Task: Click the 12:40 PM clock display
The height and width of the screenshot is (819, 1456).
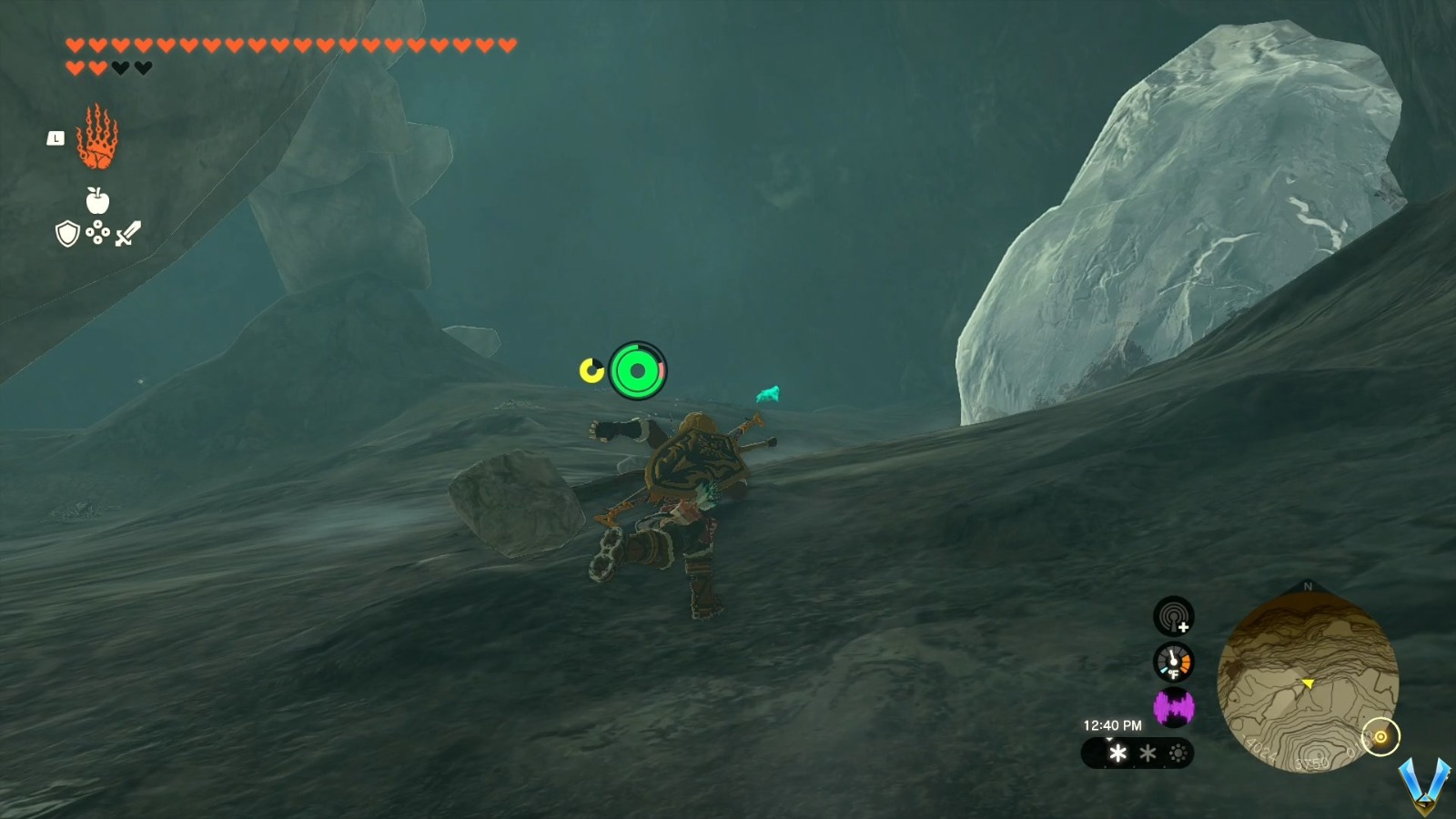Action: pyautogui.click(x=1112, y=725)
